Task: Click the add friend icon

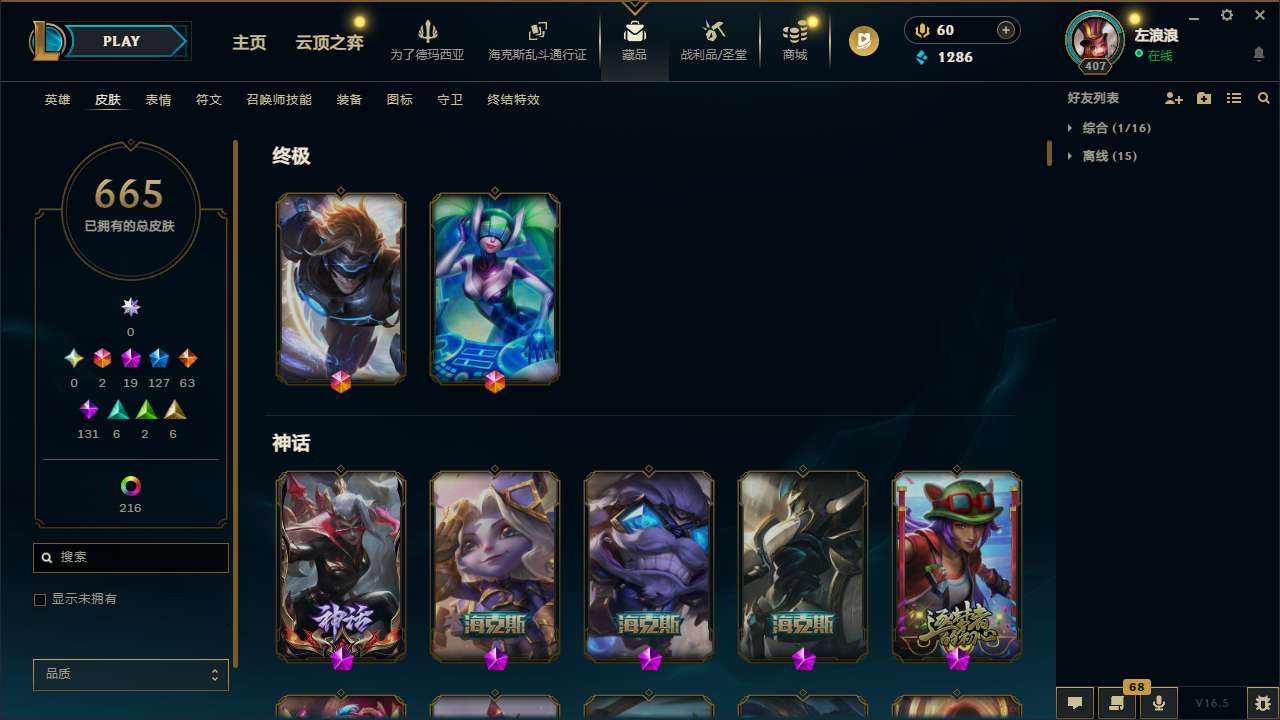Action: tap(1174, 98)
